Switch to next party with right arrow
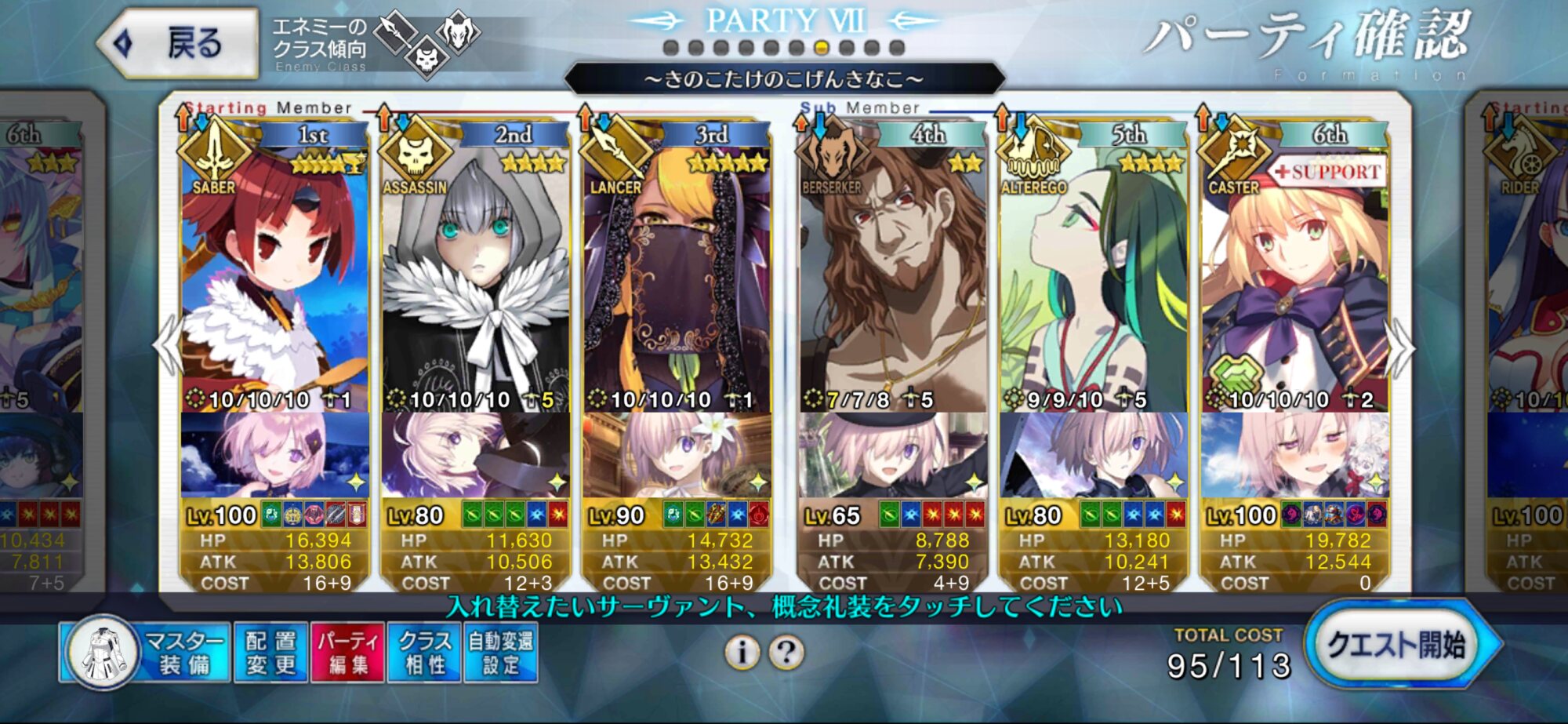 click(x=1399, y=347)
